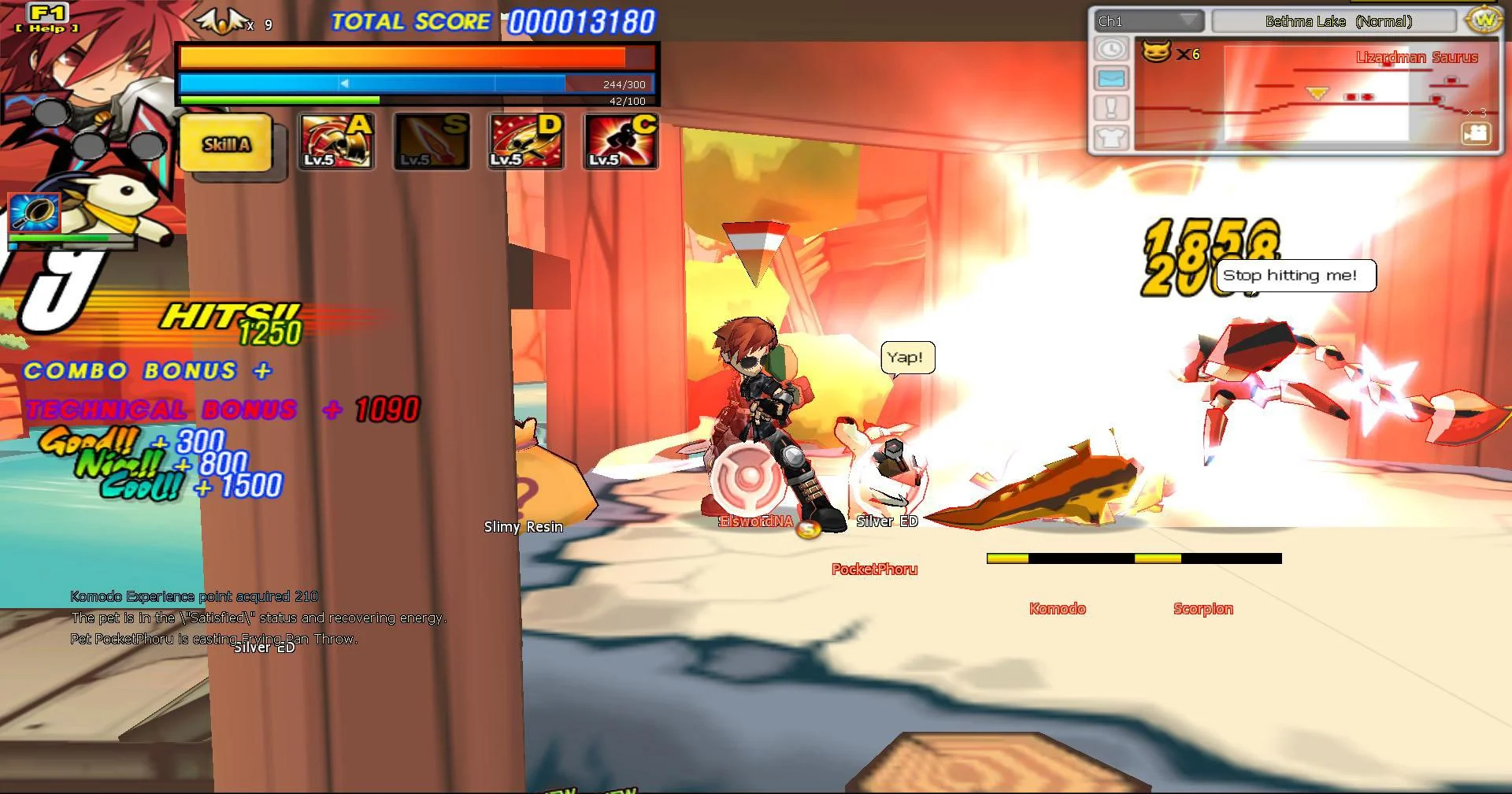
Task: Open the world compass icon at top right
Action: pyautogui.click(x=1484, y=21)
